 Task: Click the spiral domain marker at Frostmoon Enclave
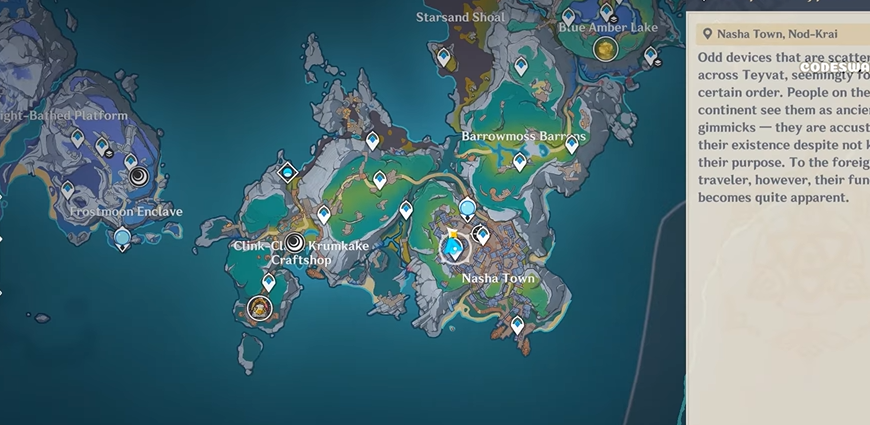coord(140,178)
